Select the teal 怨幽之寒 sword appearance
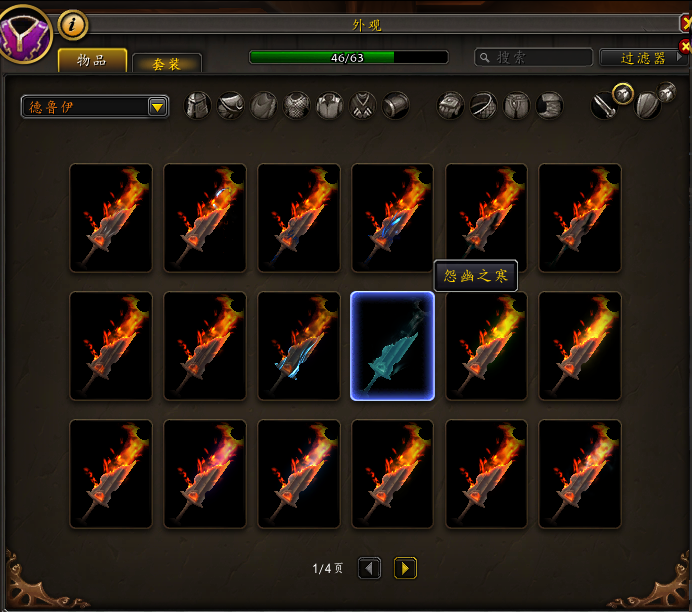This screenshot has width=692, height=612. (392, 346)
